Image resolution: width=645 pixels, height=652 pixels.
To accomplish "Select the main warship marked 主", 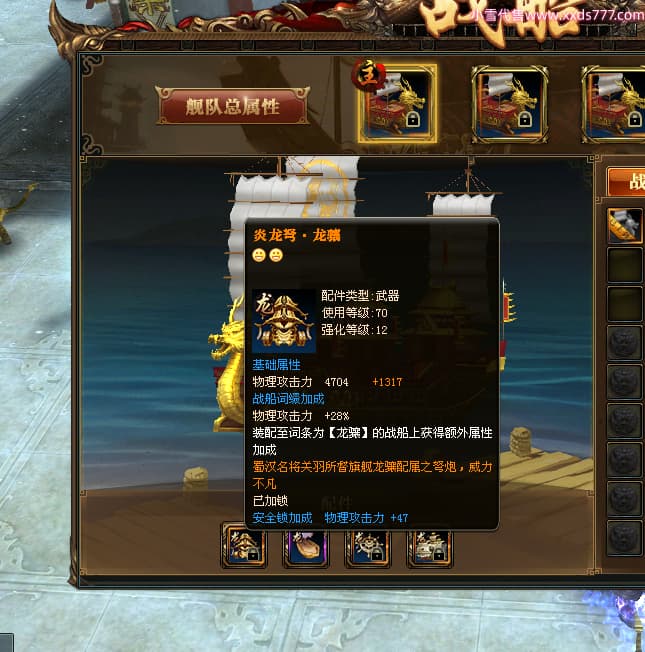I will (x=398, y=103).
